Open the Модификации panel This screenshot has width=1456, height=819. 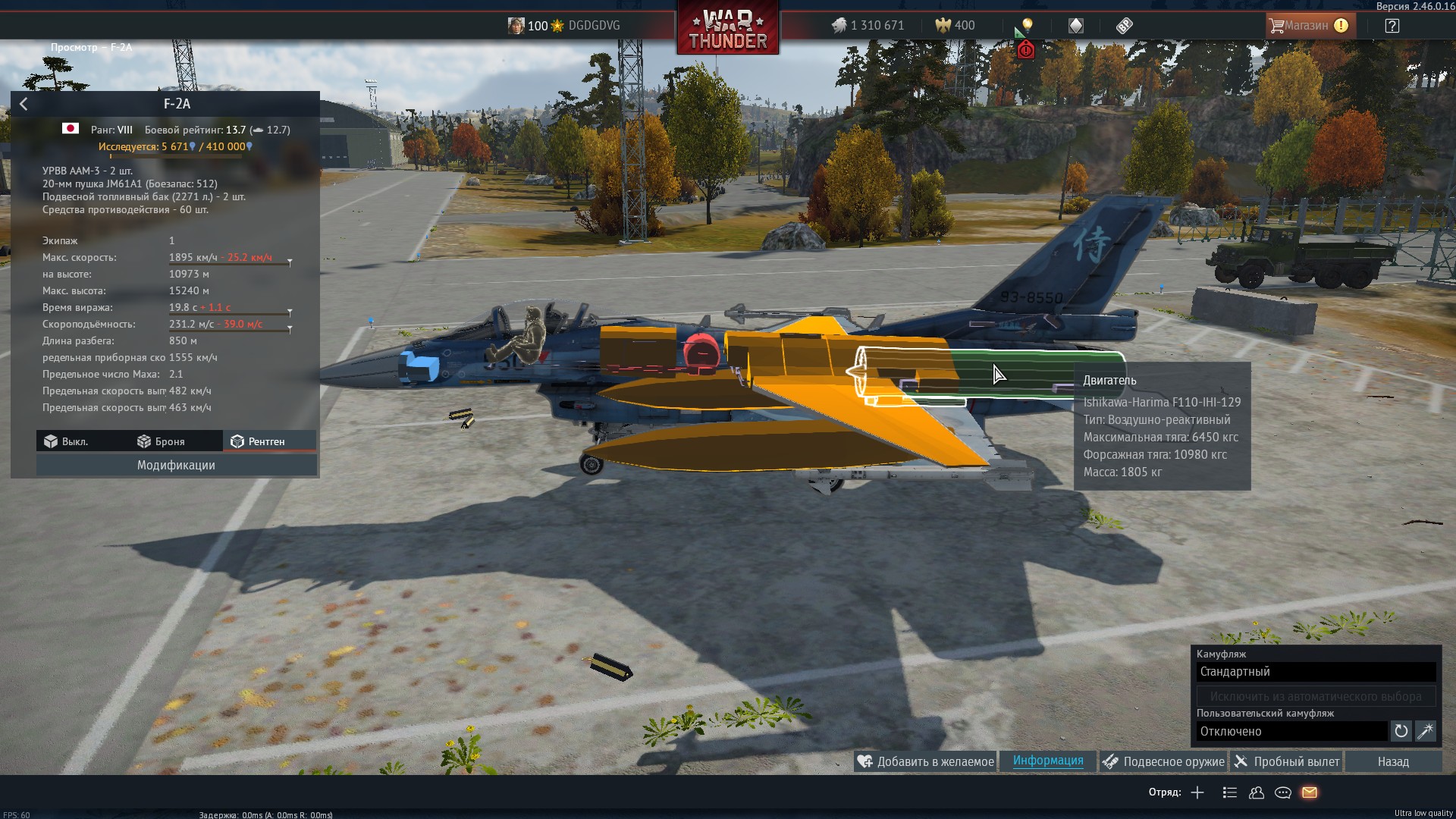click(x=176, y=465)
